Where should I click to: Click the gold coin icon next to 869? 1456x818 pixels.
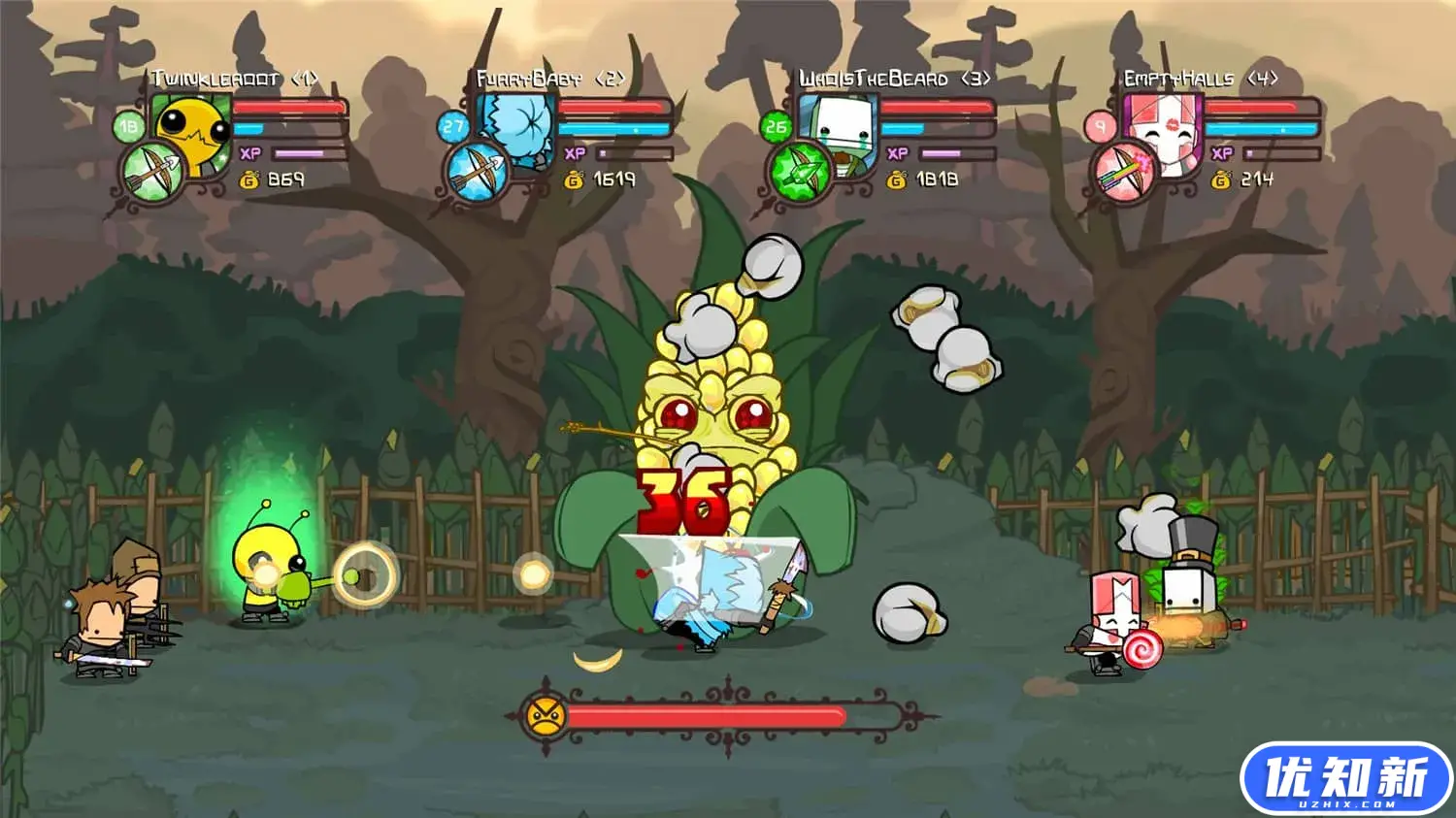pyautogui.click(x=249, y=179)
